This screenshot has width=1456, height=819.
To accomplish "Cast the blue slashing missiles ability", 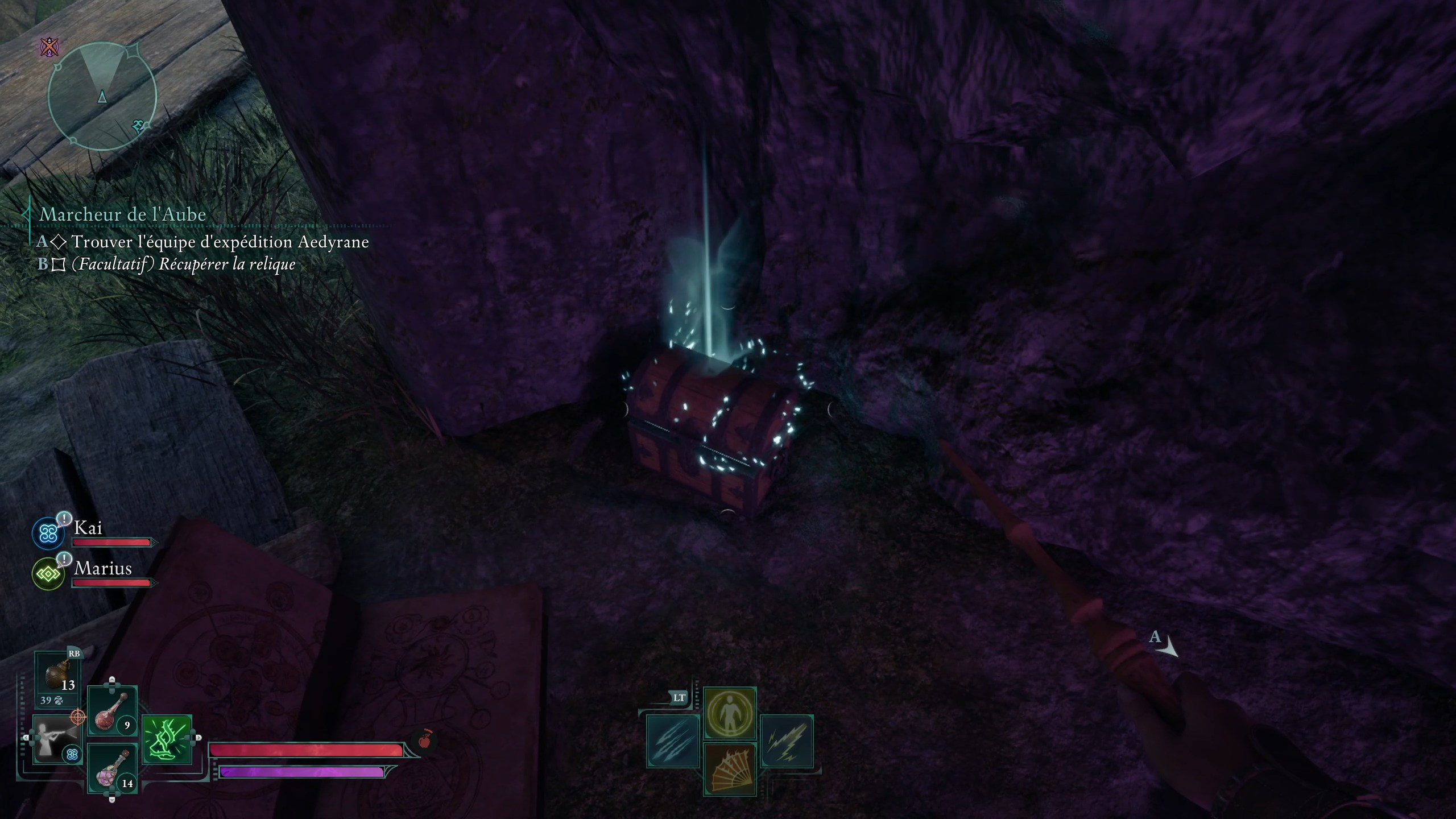I will tap(673, 741).
